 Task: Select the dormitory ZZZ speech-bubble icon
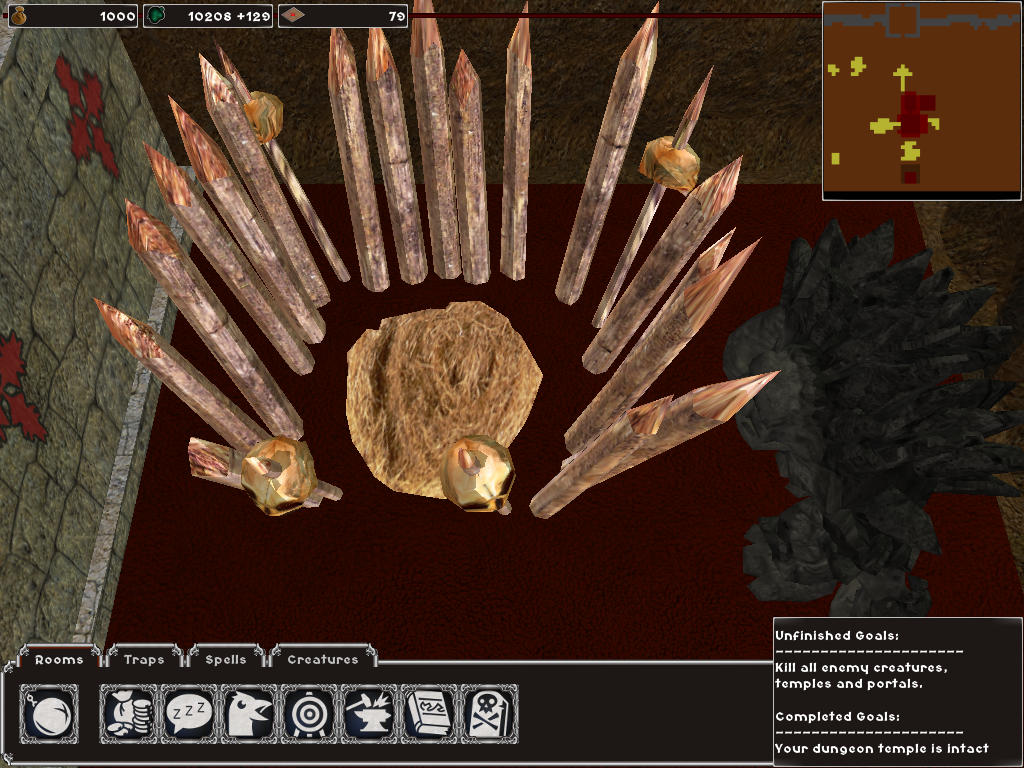[189, 713]
